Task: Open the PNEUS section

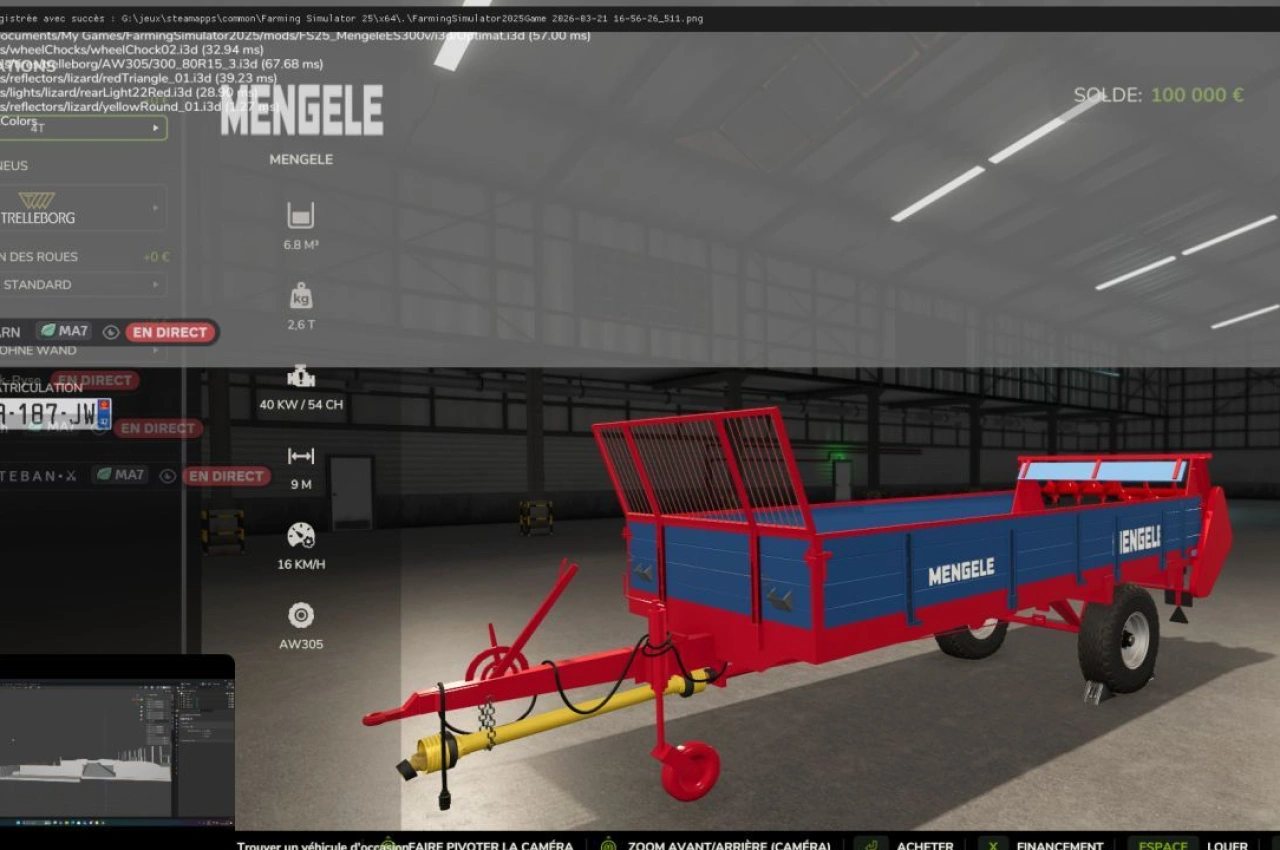Action: coord(14,165)
